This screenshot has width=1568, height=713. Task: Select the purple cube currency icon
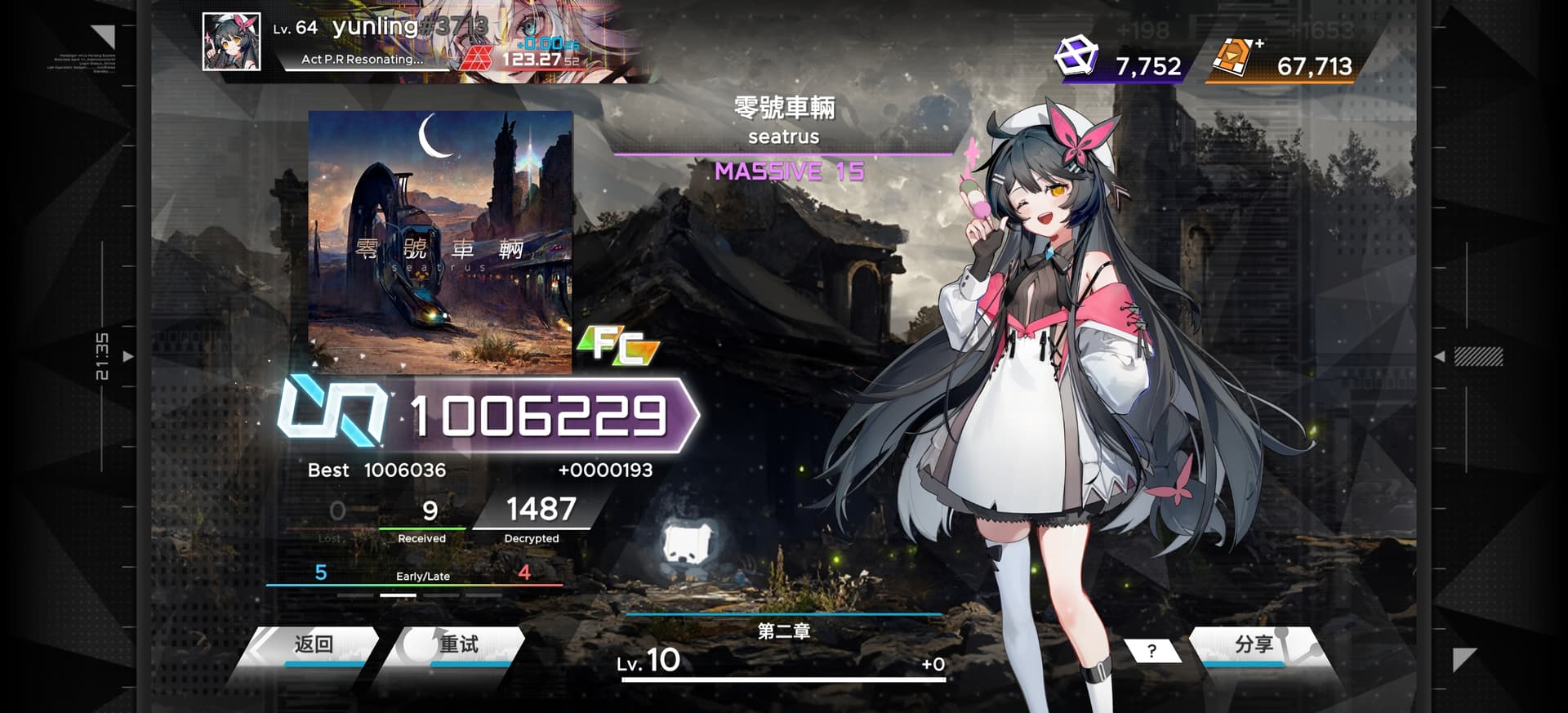click(x=1076, y=56)
